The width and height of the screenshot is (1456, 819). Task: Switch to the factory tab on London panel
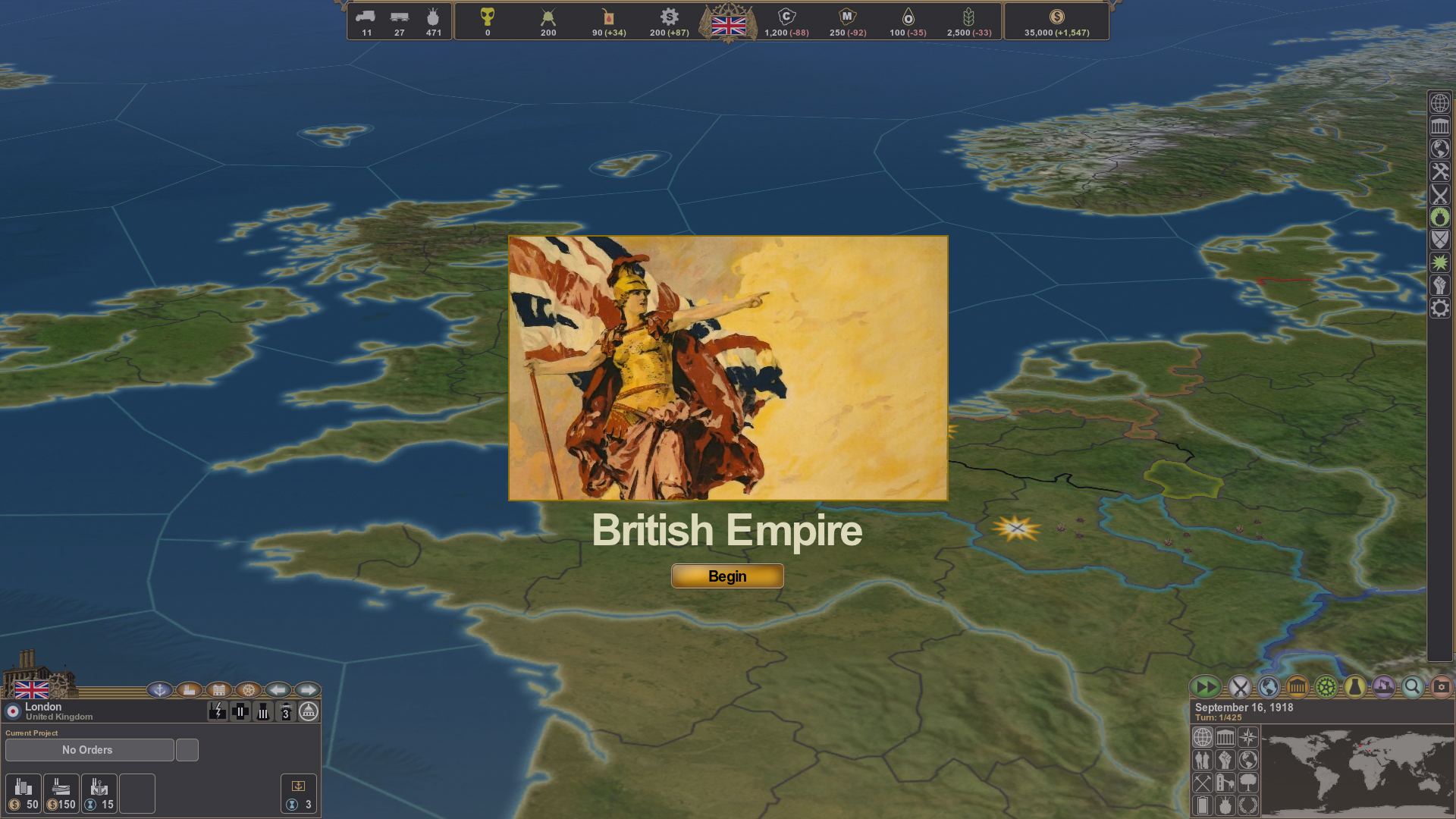pyautogui.click(x=190, y=690)
